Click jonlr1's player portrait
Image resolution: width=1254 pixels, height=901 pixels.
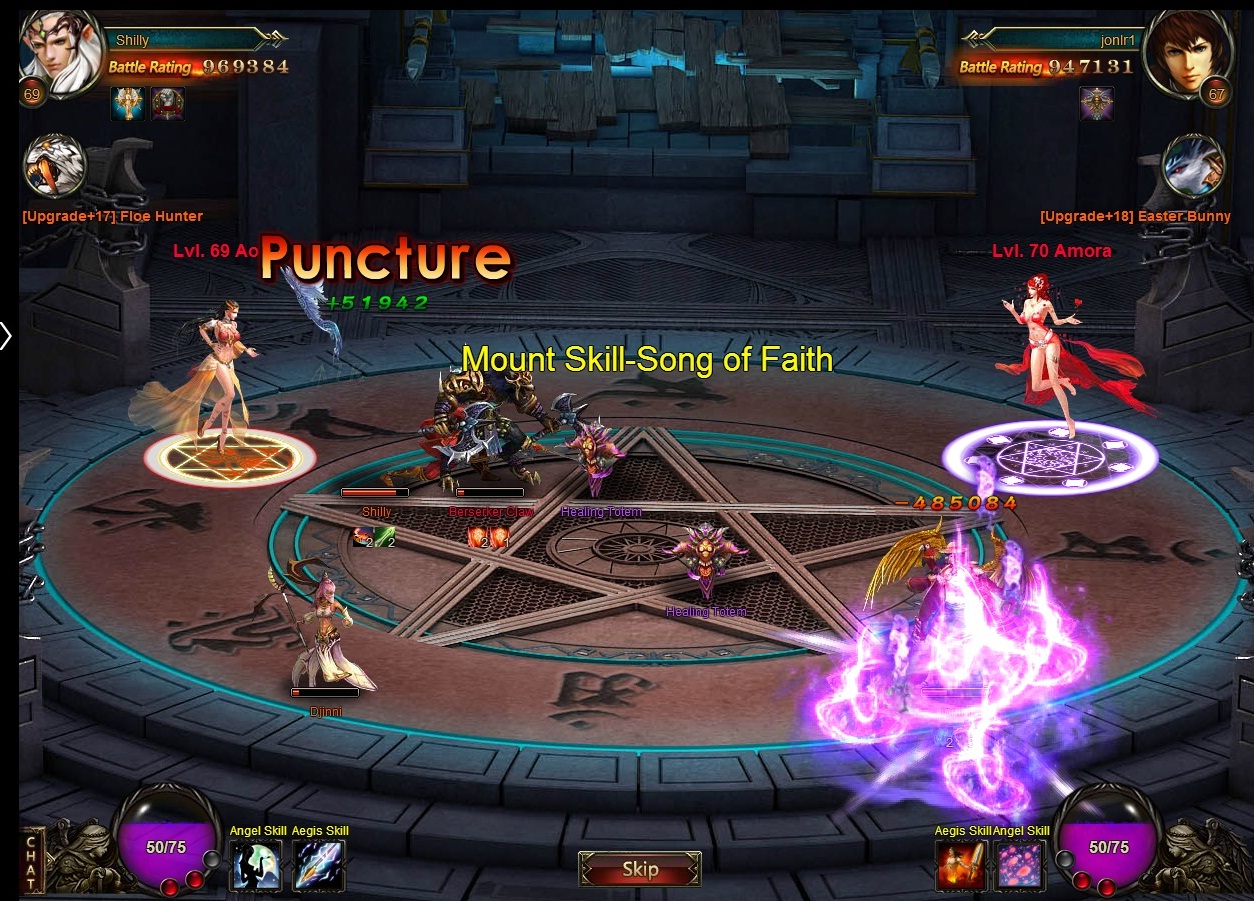1186,53
